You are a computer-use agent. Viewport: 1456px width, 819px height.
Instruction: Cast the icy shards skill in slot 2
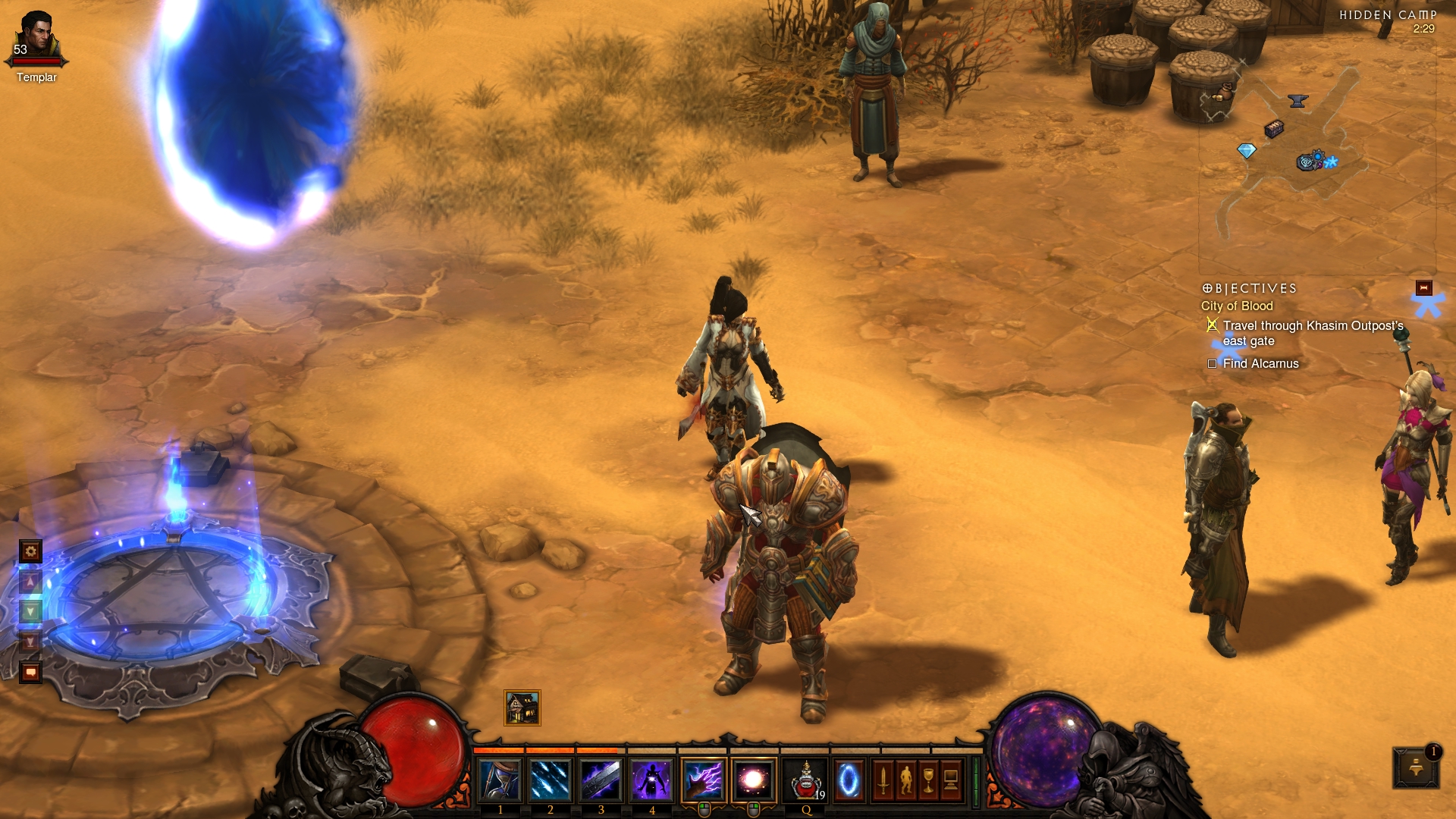point(551,780)
